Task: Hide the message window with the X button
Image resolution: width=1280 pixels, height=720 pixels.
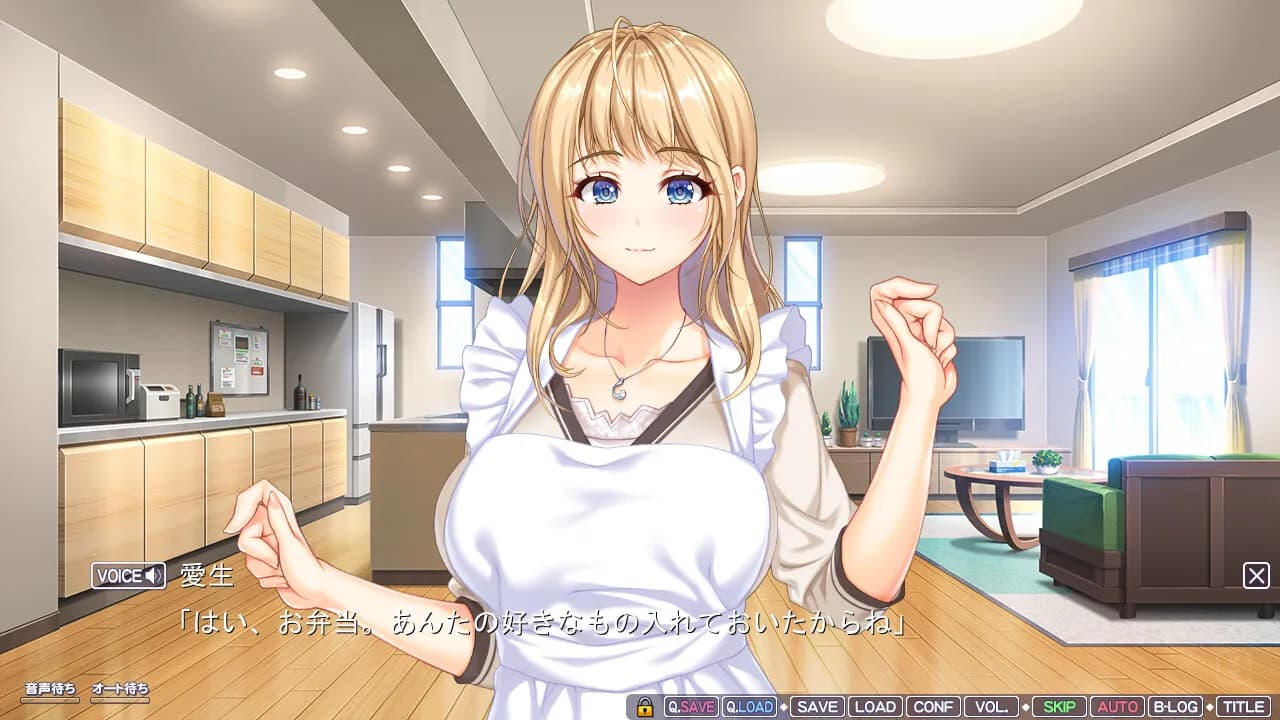Action: (x=1258, y=573)
